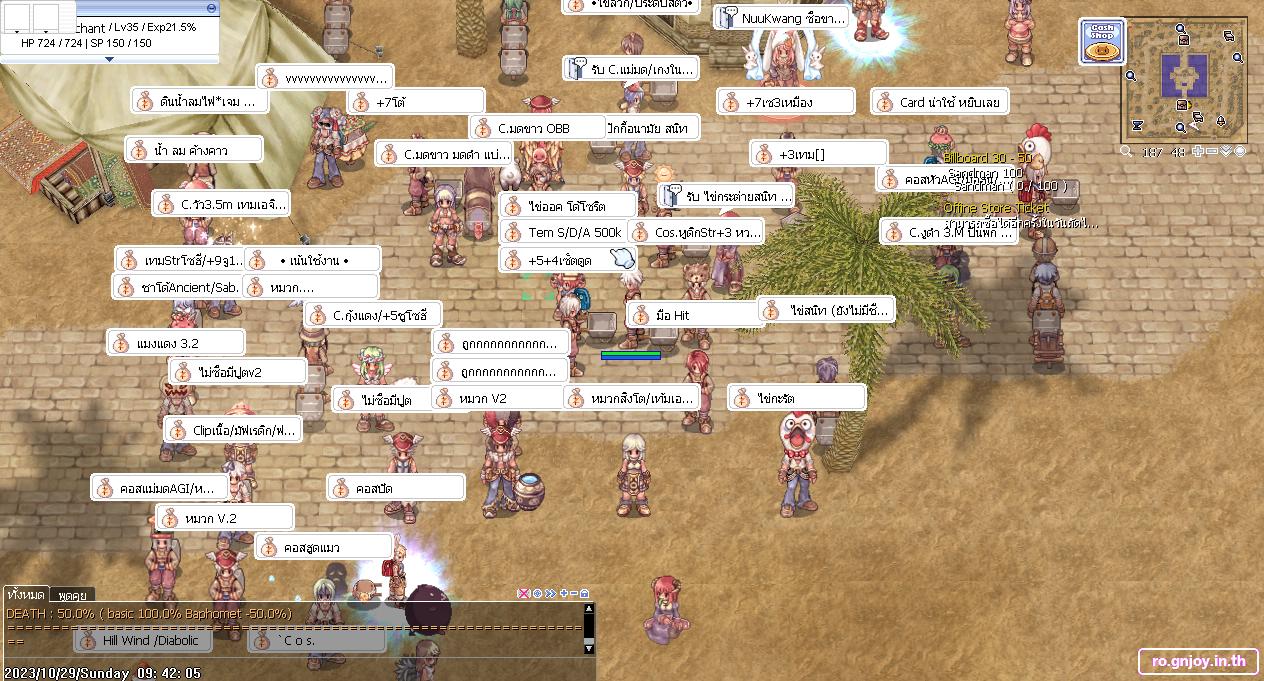This screenshot has width=1264, height=681.
Task: Toggle the chat window lock icon
Action: pyautogui.click(x=585, y=593)
